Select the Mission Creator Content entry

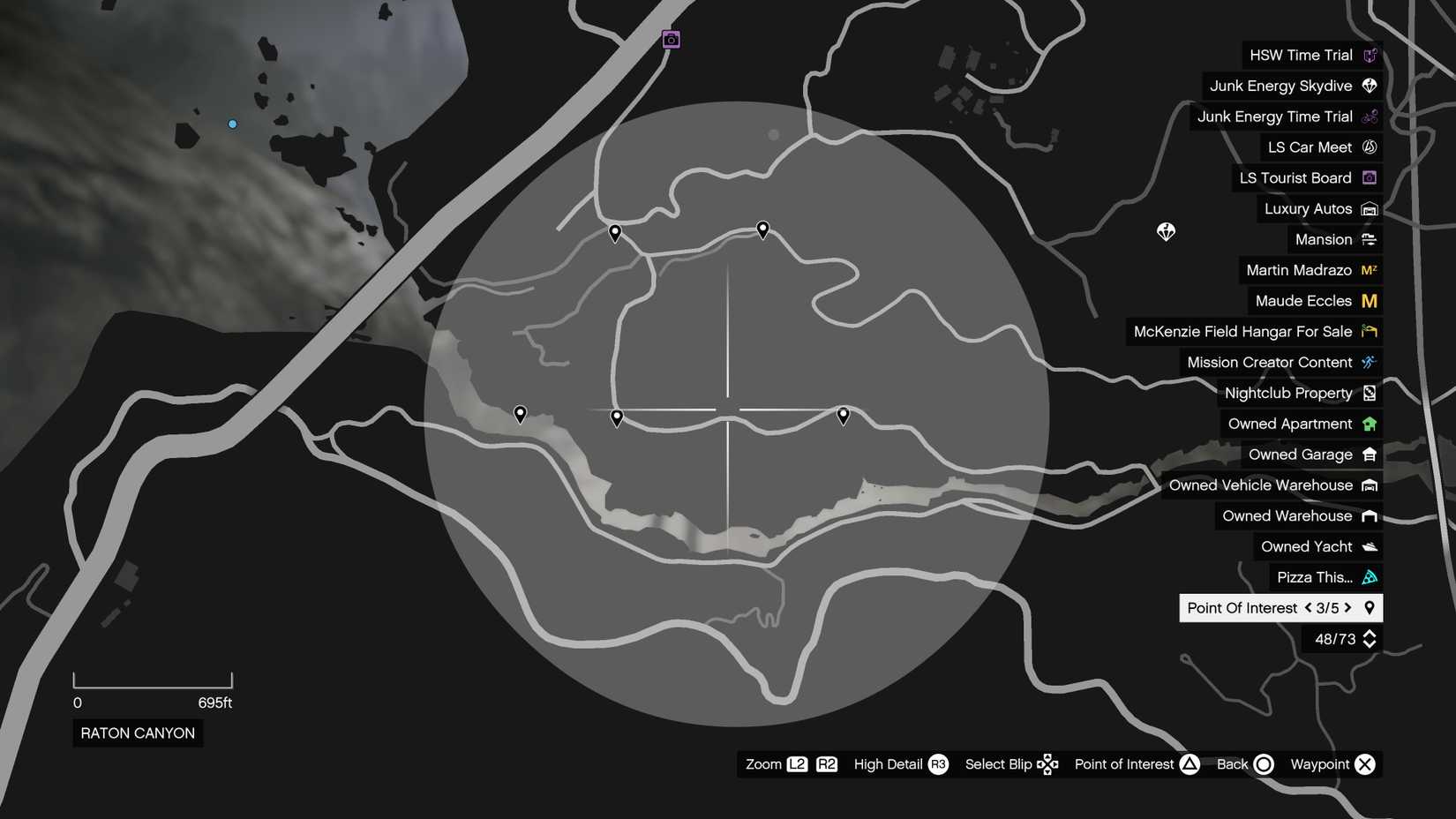point(1369,362)
